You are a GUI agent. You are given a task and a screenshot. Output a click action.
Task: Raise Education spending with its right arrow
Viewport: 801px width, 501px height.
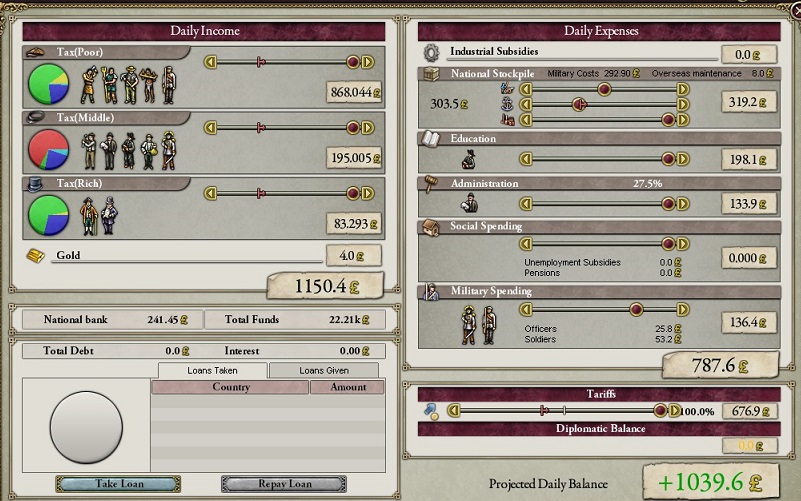683,158
